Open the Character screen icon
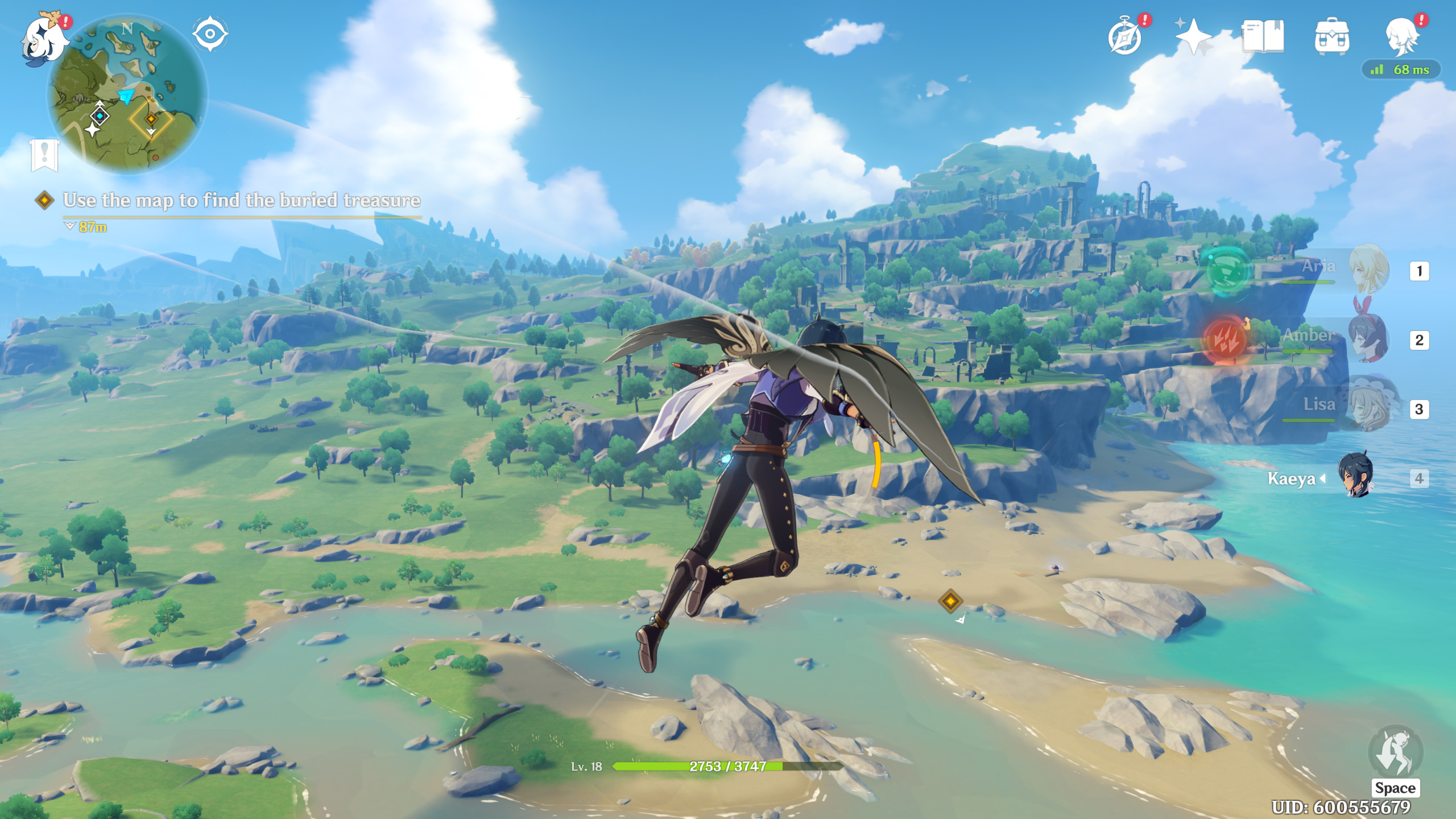The height and width of the screenshot is (819, 1456). (1401, 36)
